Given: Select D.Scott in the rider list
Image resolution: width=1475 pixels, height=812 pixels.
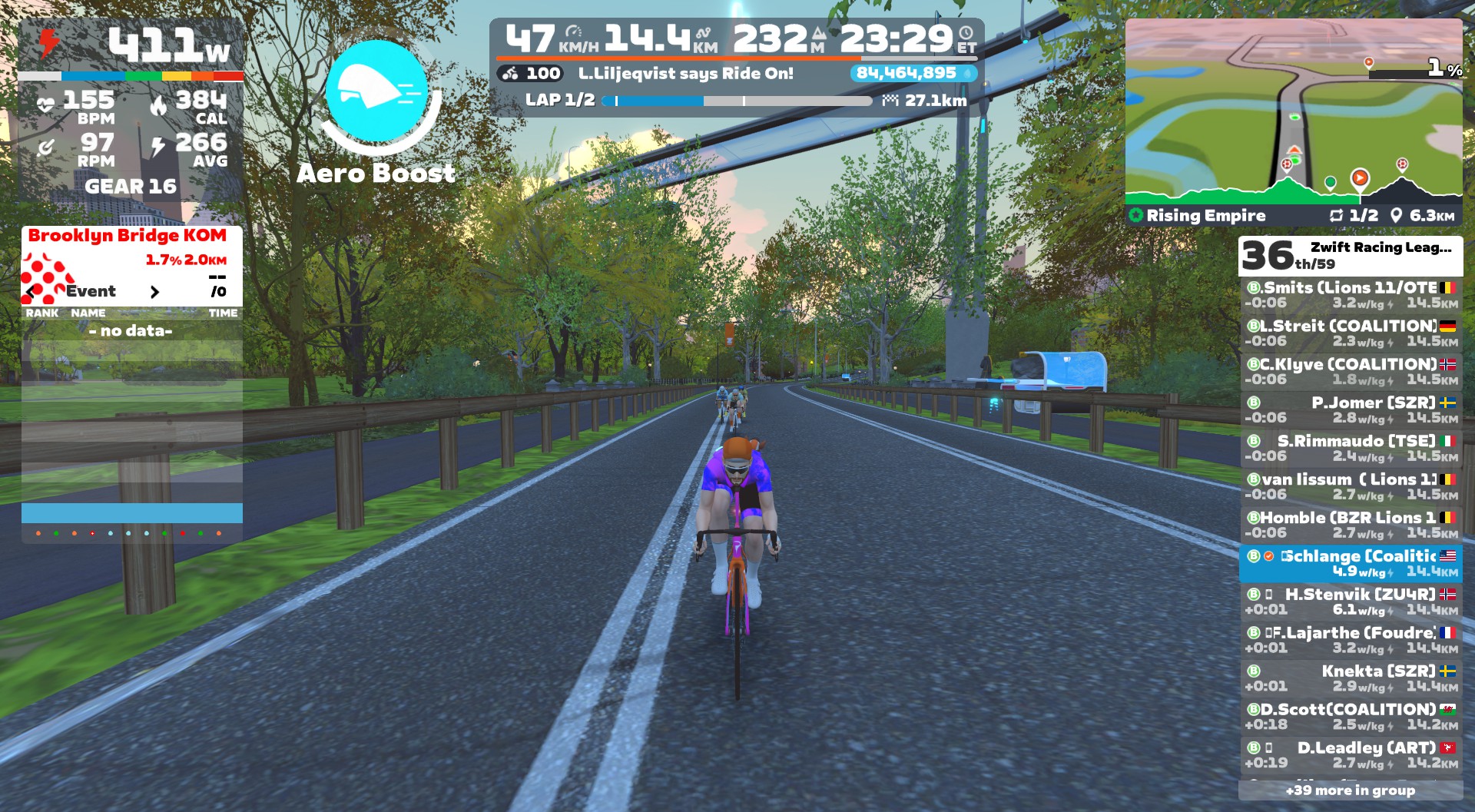Looking at the screenshot, I should click(1350, 717).
